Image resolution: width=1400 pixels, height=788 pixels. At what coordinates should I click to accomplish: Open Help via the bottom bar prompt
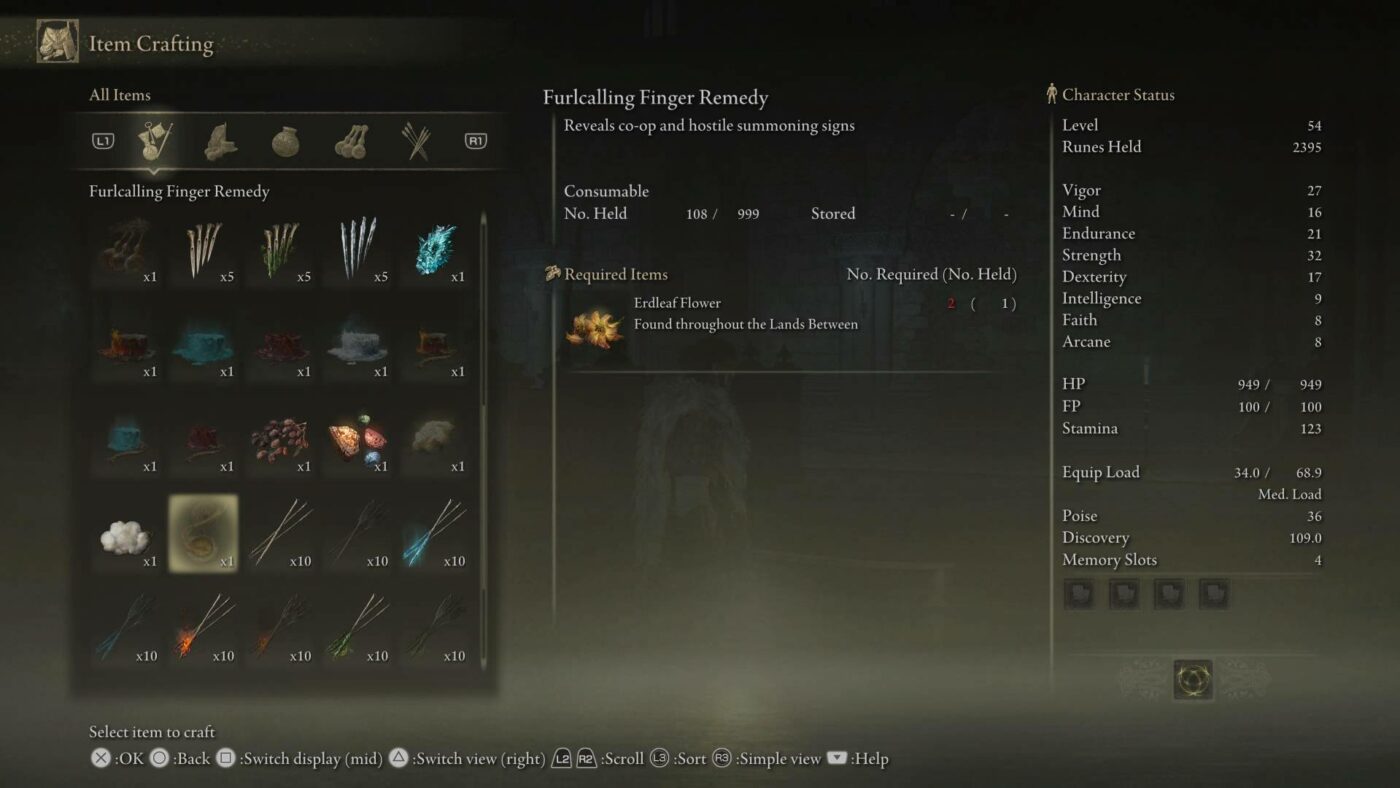837,758
